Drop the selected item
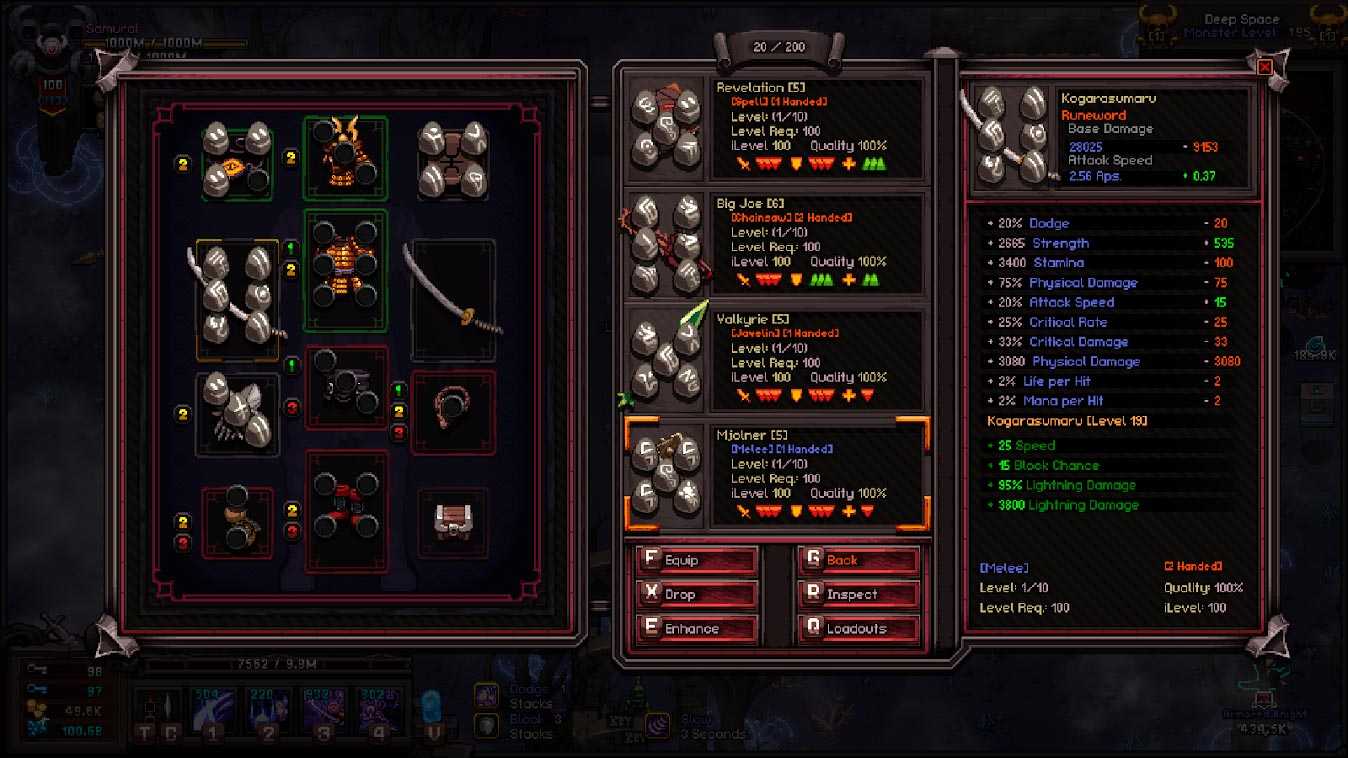 pos(697,595)
